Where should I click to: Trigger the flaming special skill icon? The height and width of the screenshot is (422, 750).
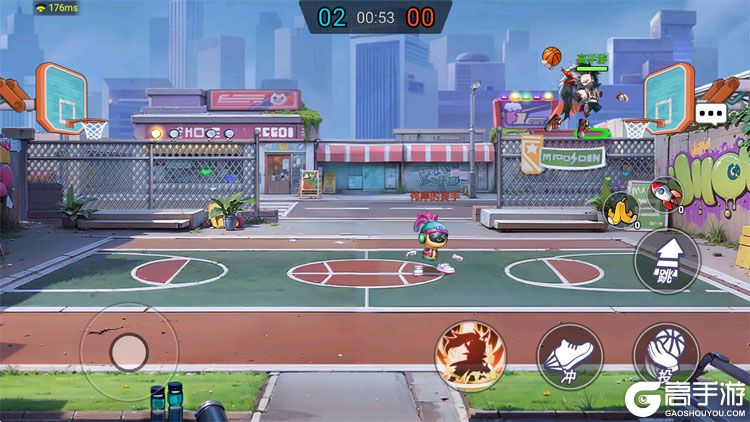tap(470, 355)
